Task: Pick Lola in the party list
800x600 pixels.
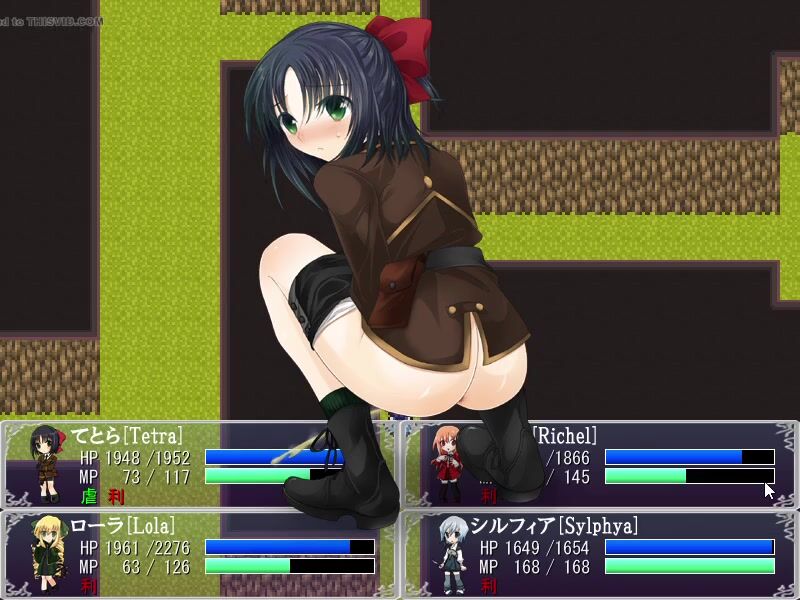Action: [200, 555]
